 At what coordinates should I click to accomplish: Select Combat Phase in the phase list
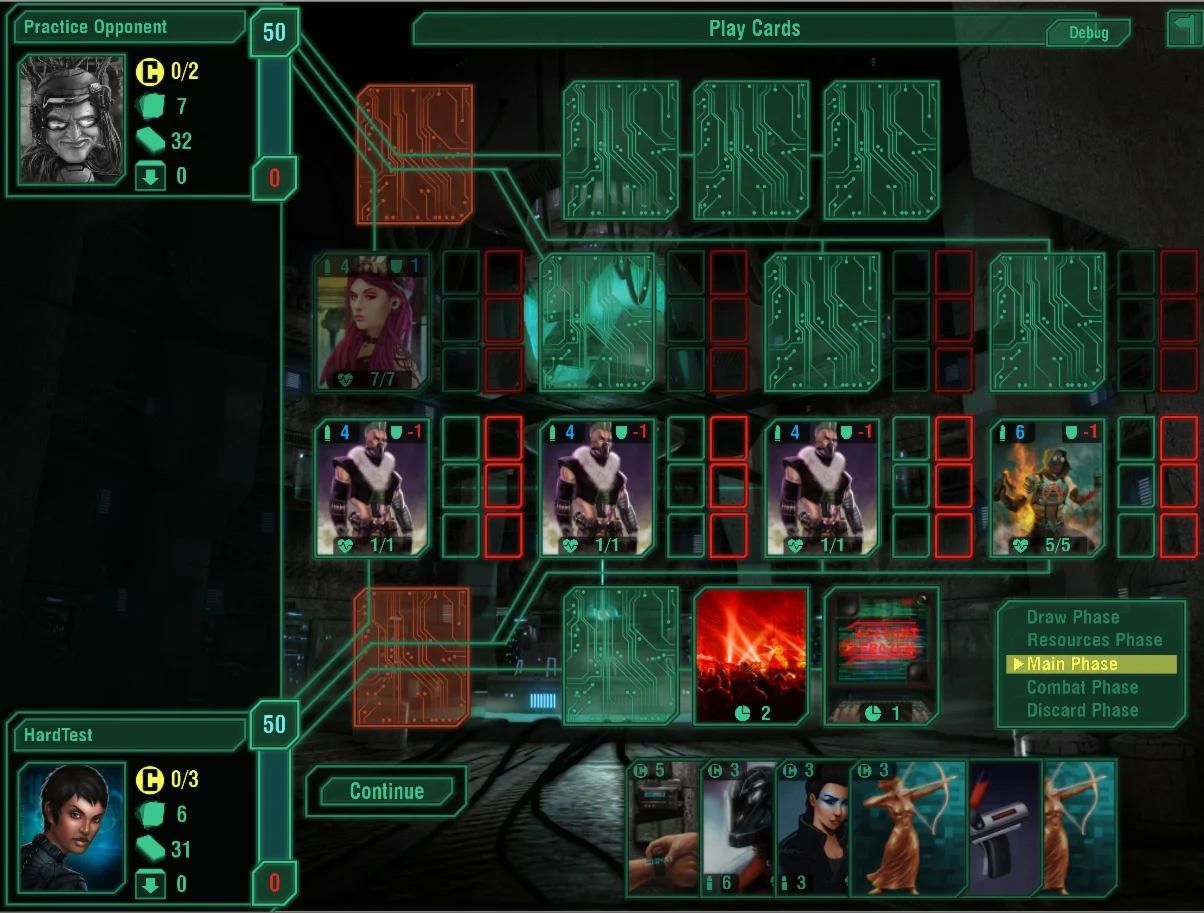pyautogui.click(x=1082, y=687)
